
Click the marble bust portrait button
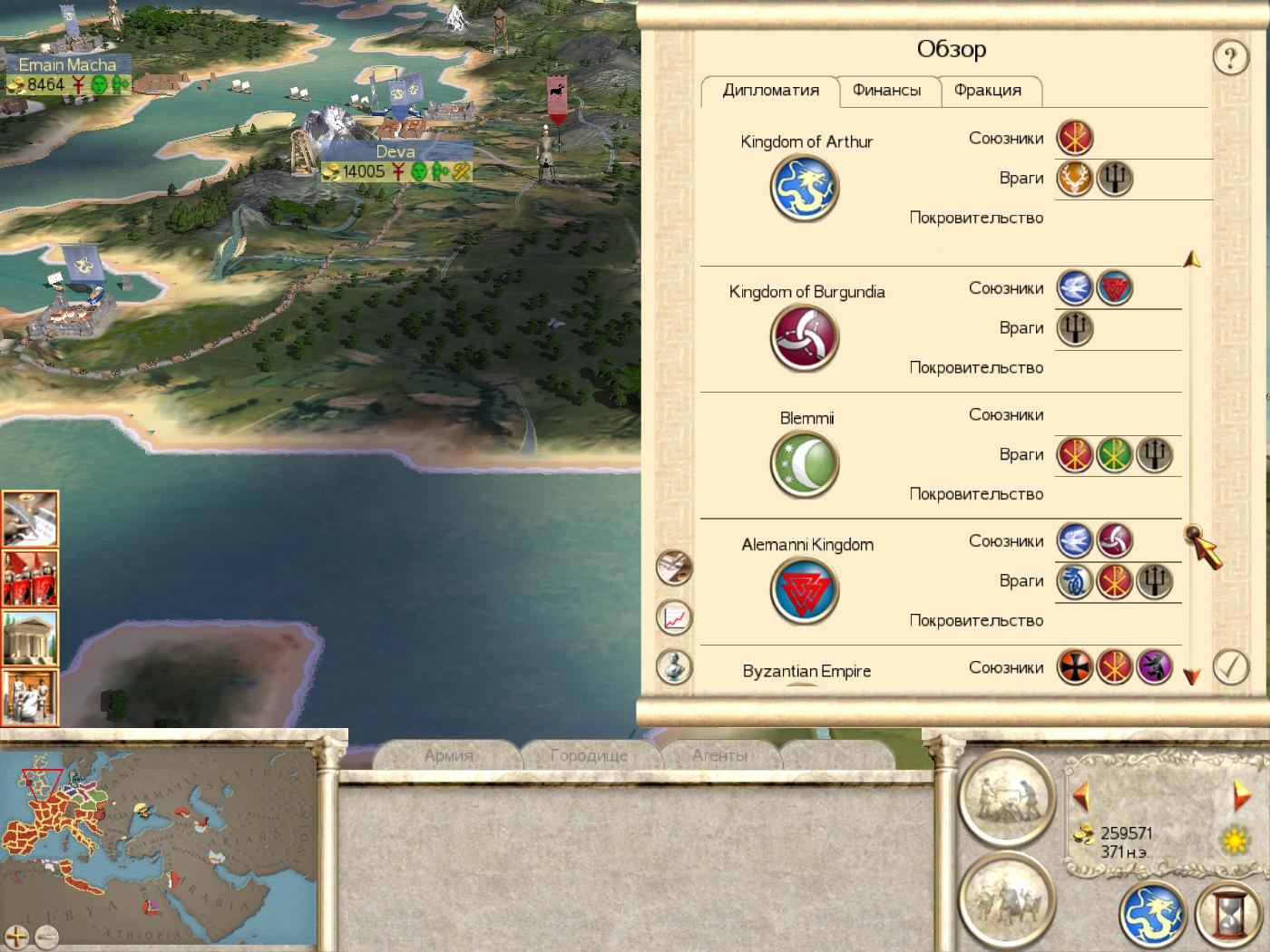(x=674, y=667)
